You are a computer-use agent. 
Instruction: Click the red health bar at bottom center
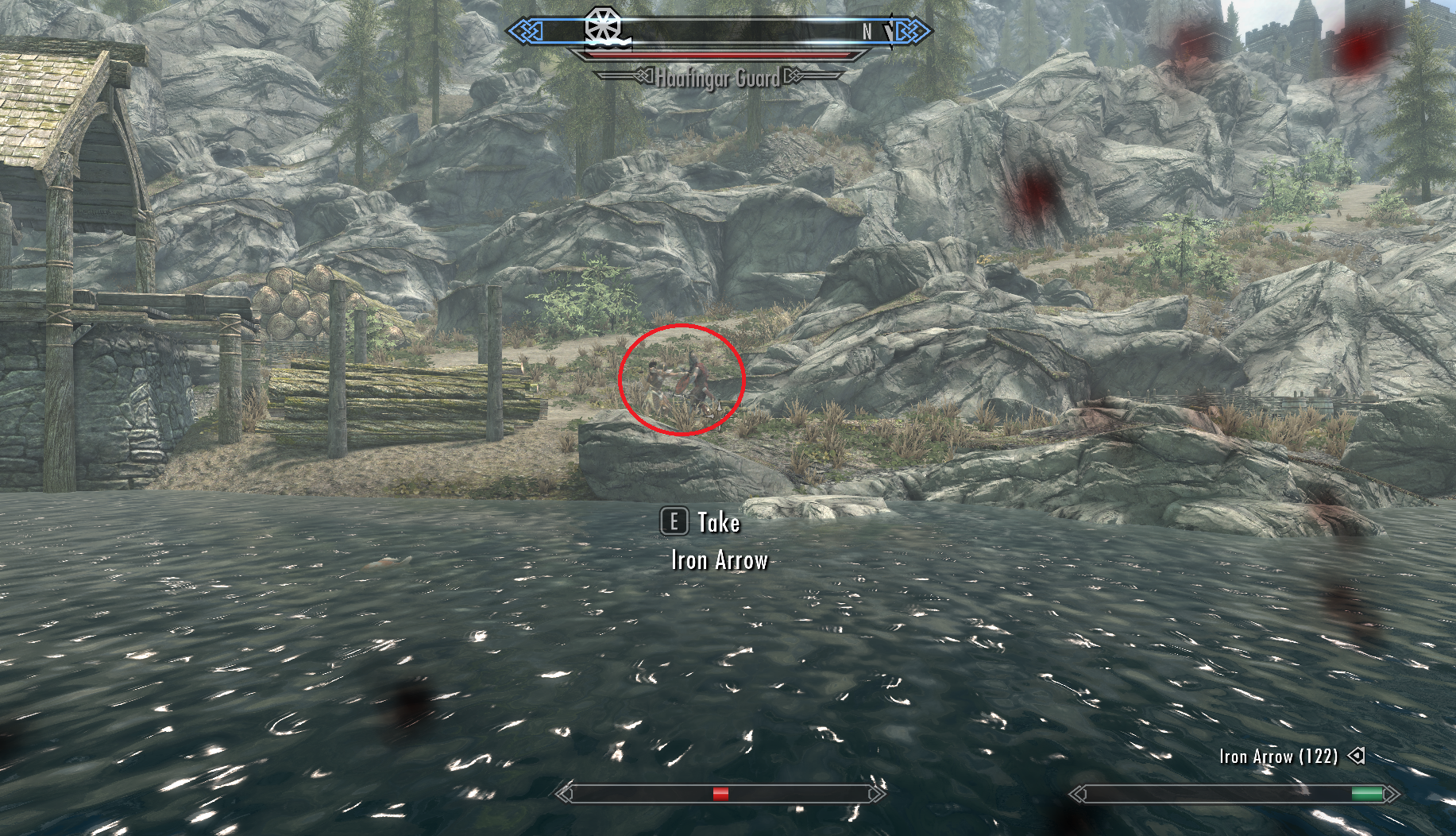721,792
